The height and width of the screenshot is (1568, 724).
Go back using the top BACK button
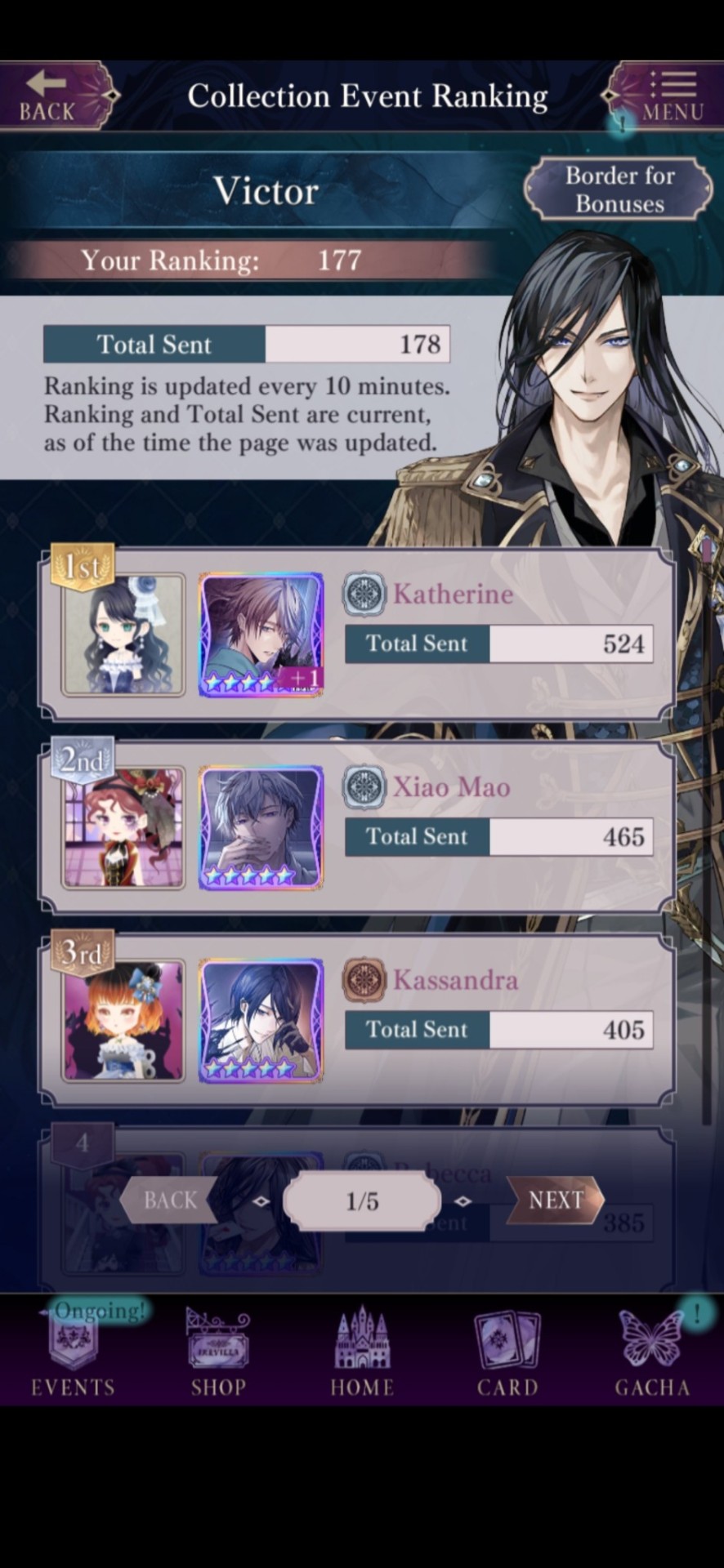click(x=51, y=96)
